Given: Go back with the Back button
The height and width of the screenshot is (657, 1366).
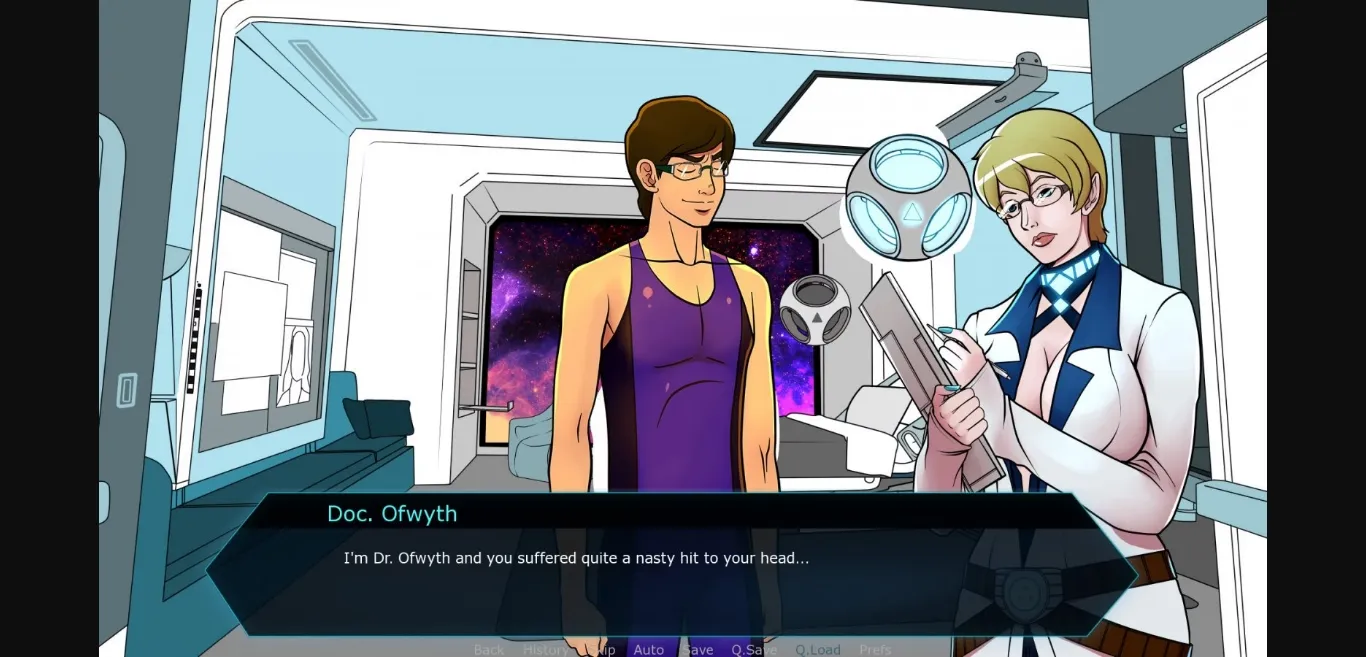Looking at the screenshot, I should click(489, 650).
